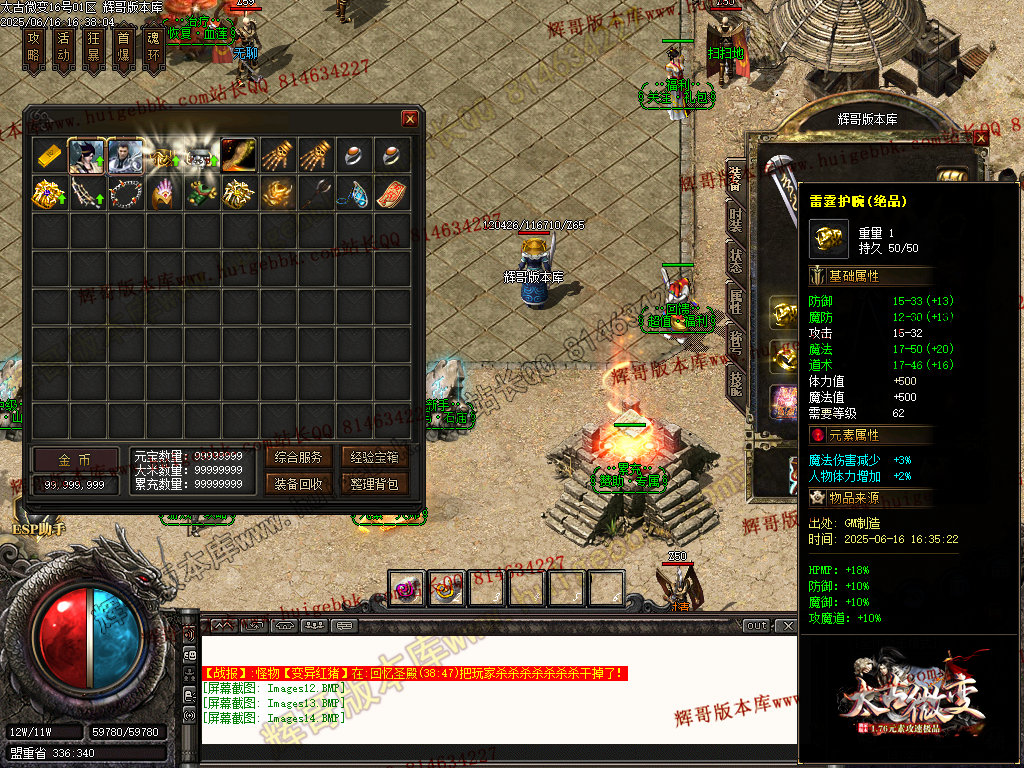Select the blue fan item in bag
The image size is (1024, 768).
(354, 193)
